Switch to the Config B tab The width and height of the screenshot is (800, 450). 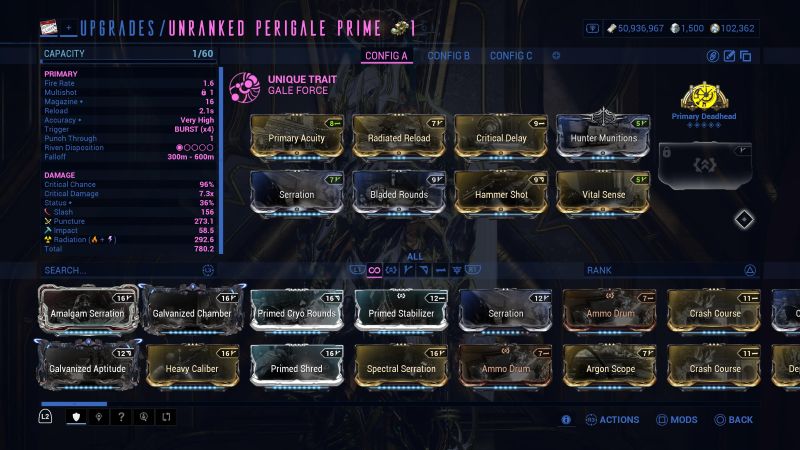pyautogui.click(x=448, y=56)
